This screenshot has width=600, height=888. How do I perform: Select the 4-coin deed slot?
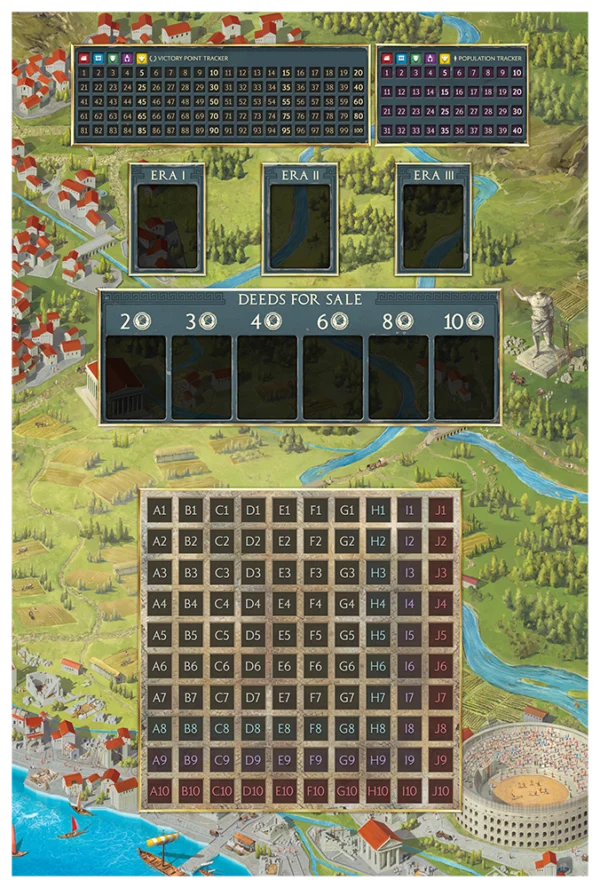point(267,377)
